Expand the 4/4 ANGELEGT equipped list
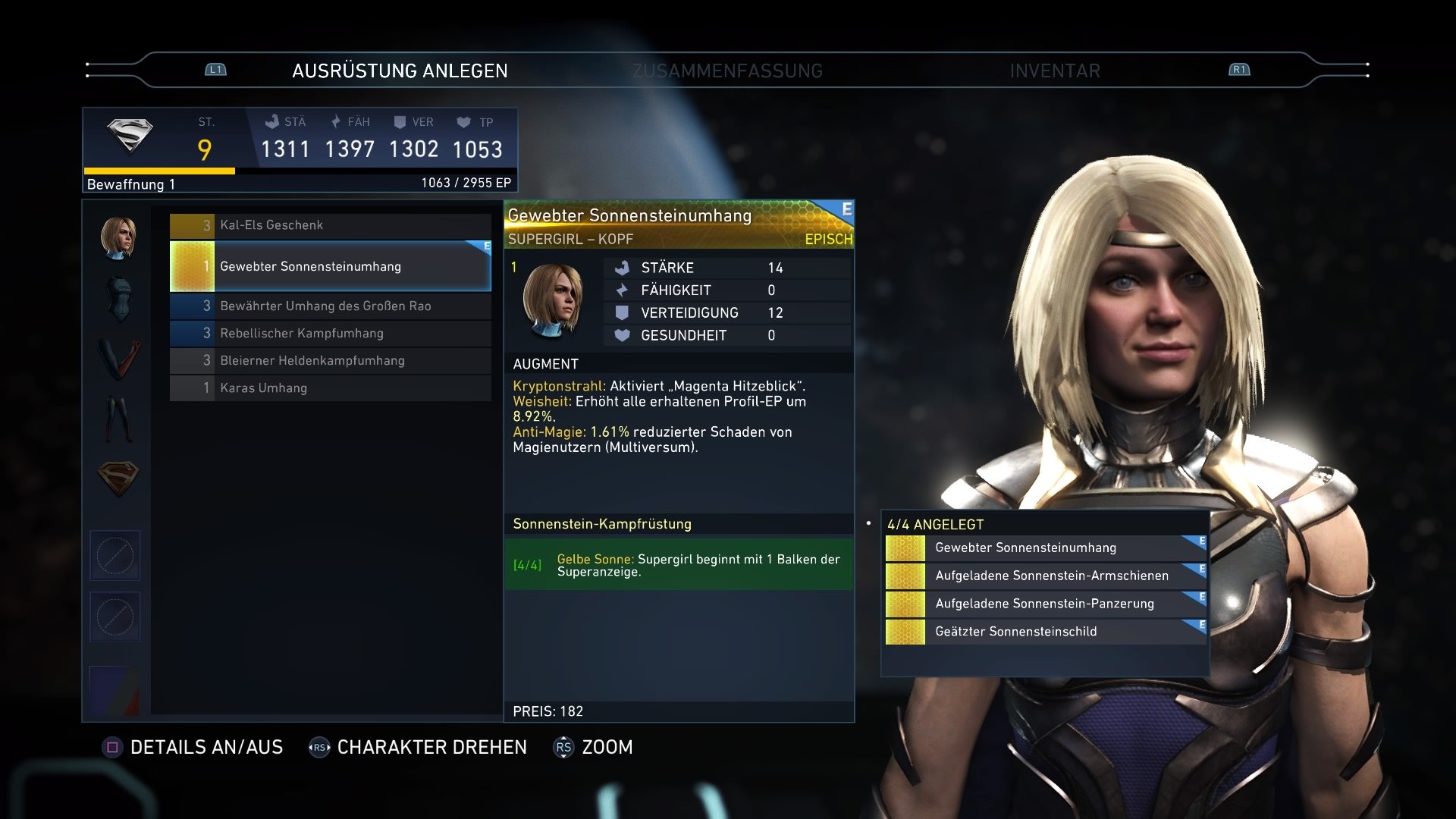The height and width of the screenshot is (819, 1456). (x=935, y=523)
